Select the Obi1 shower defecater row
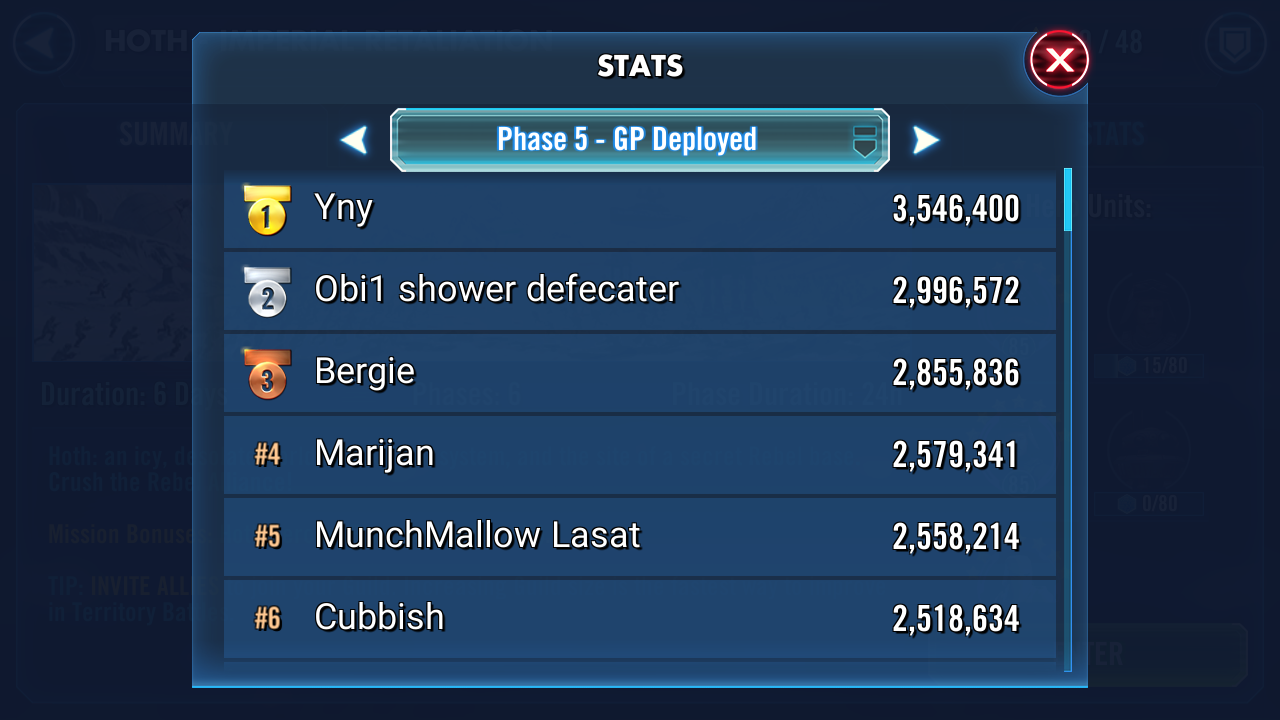The image size is (1280, 720). 639,291
